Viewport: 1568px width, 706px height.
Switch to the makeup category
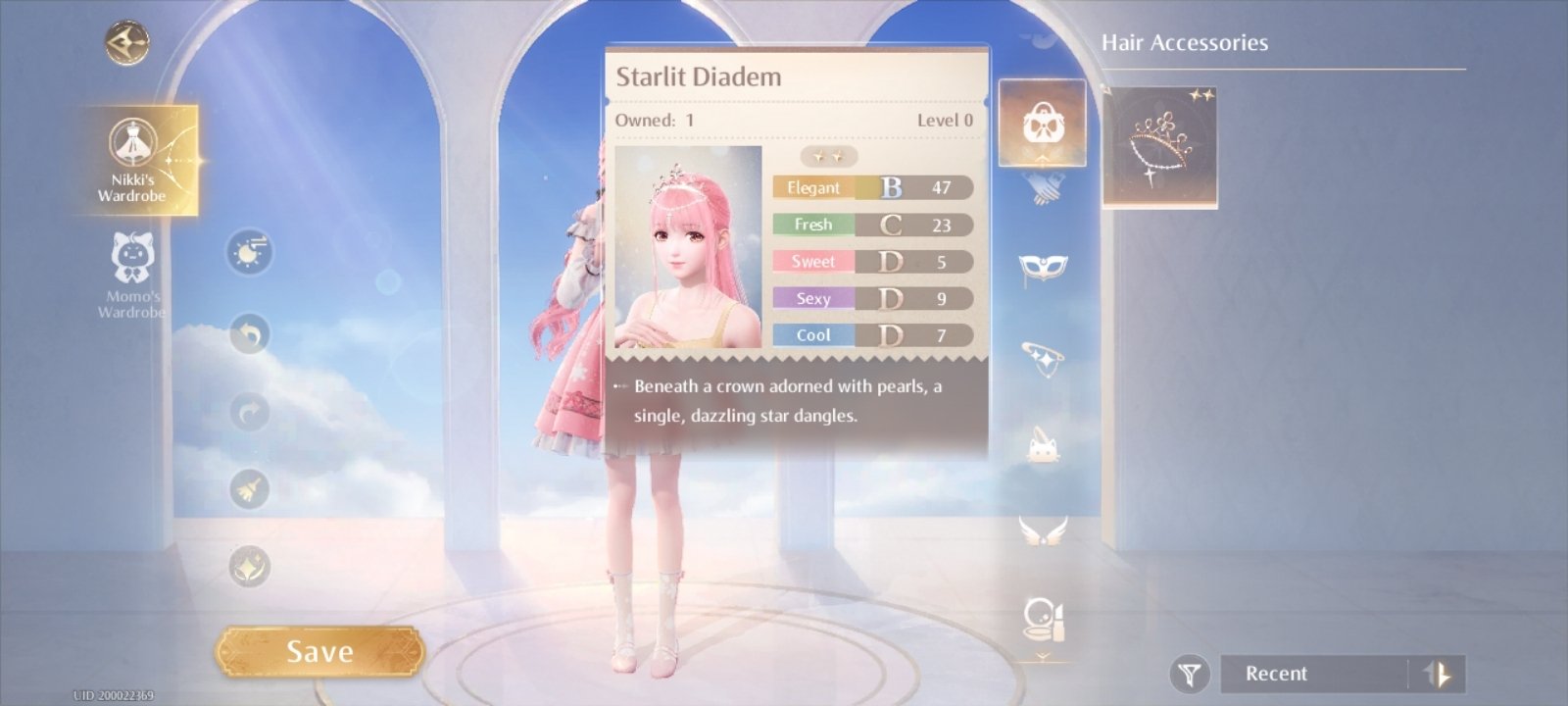pyautogui.click(x=1043, y=620)
